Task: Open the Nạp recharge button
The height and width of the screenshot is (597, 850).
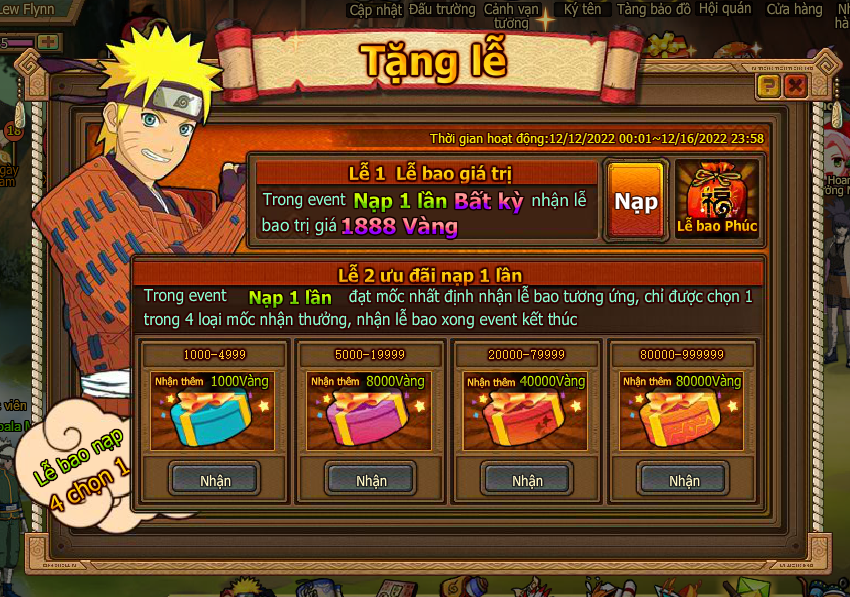Action: pos(636,201)
